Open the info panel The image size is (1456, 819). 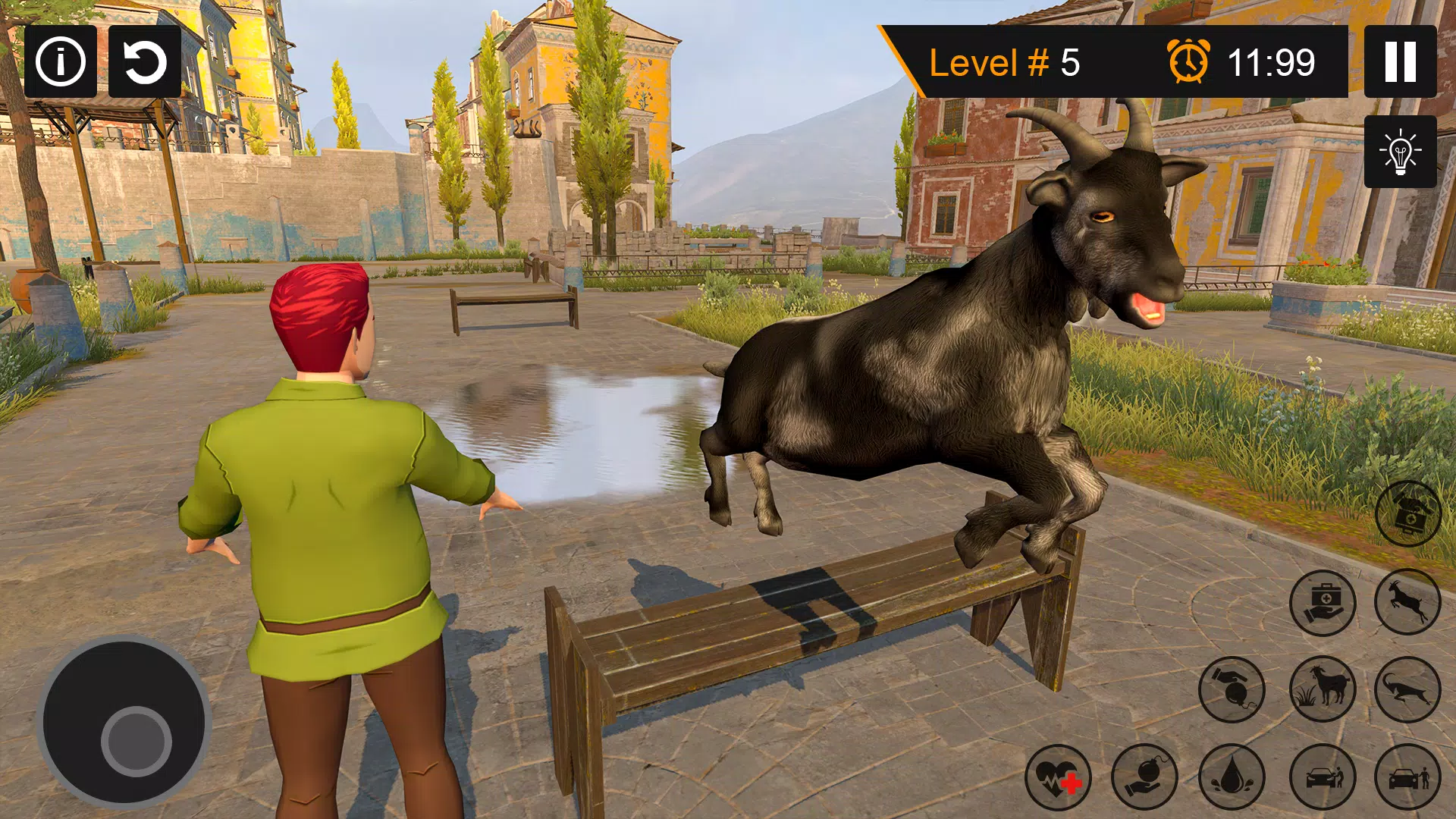[x=61, y=61]
